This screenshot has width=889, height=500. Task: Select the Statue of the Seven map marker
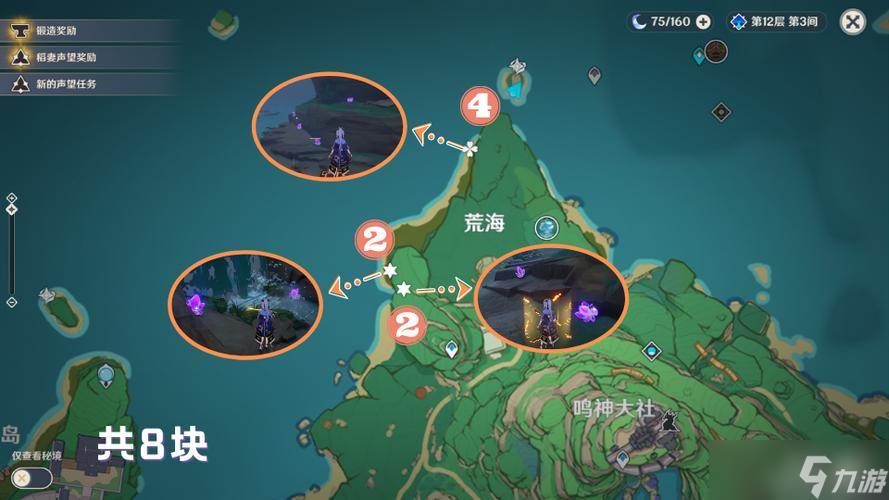pos(515,68)
